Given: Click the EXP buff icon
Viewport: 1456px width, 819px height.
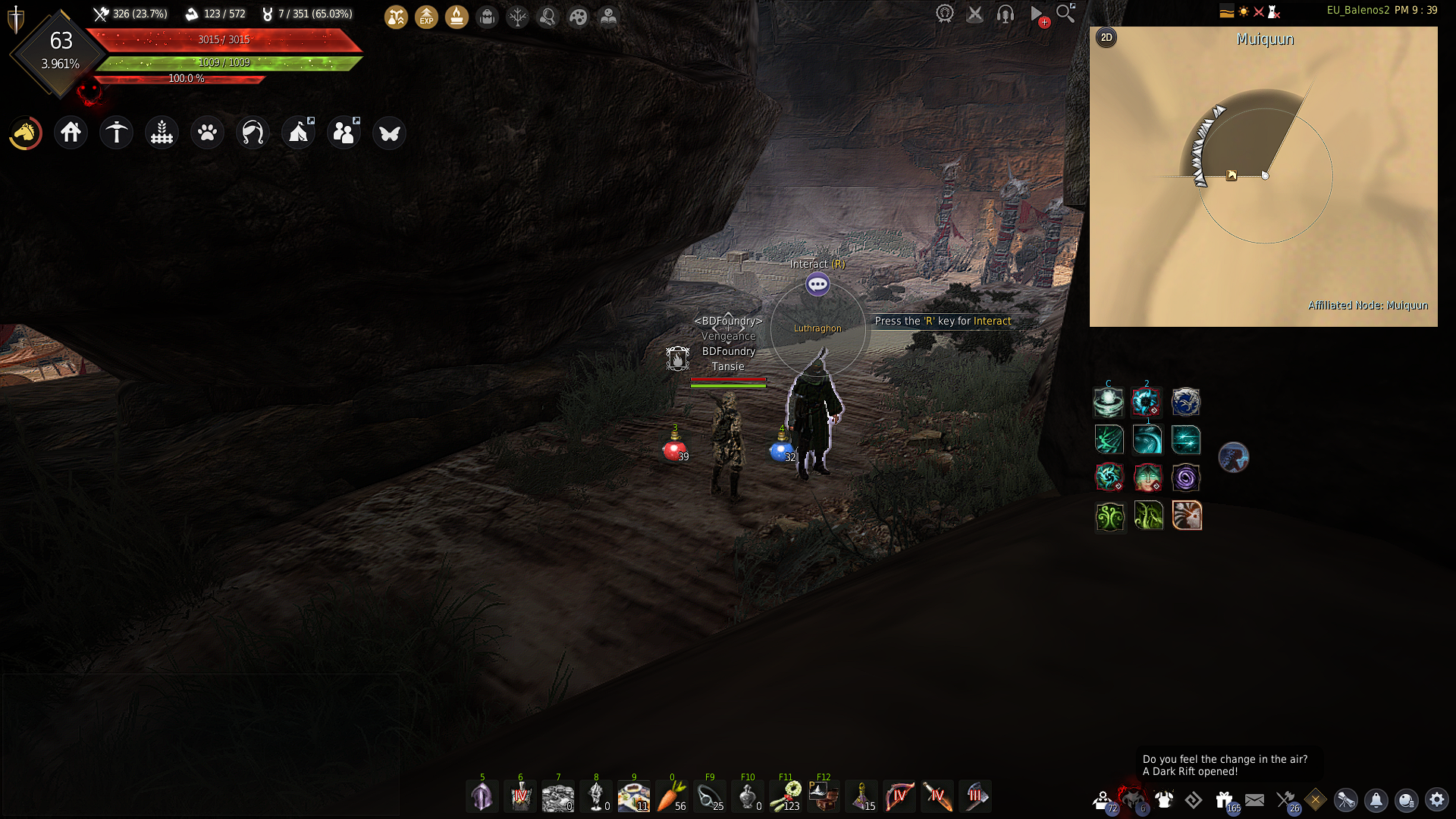Looking at the screenshot, I should (x=426, y=17).
